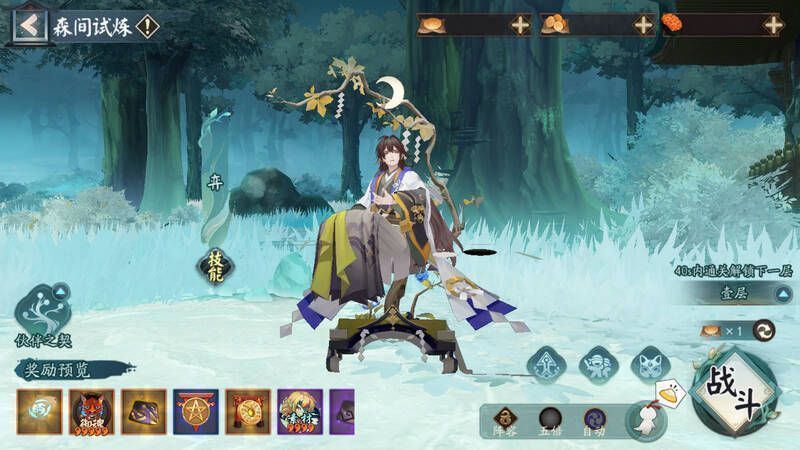
Task: Select the fox mask icon button
Action: [x=652, y=364]
